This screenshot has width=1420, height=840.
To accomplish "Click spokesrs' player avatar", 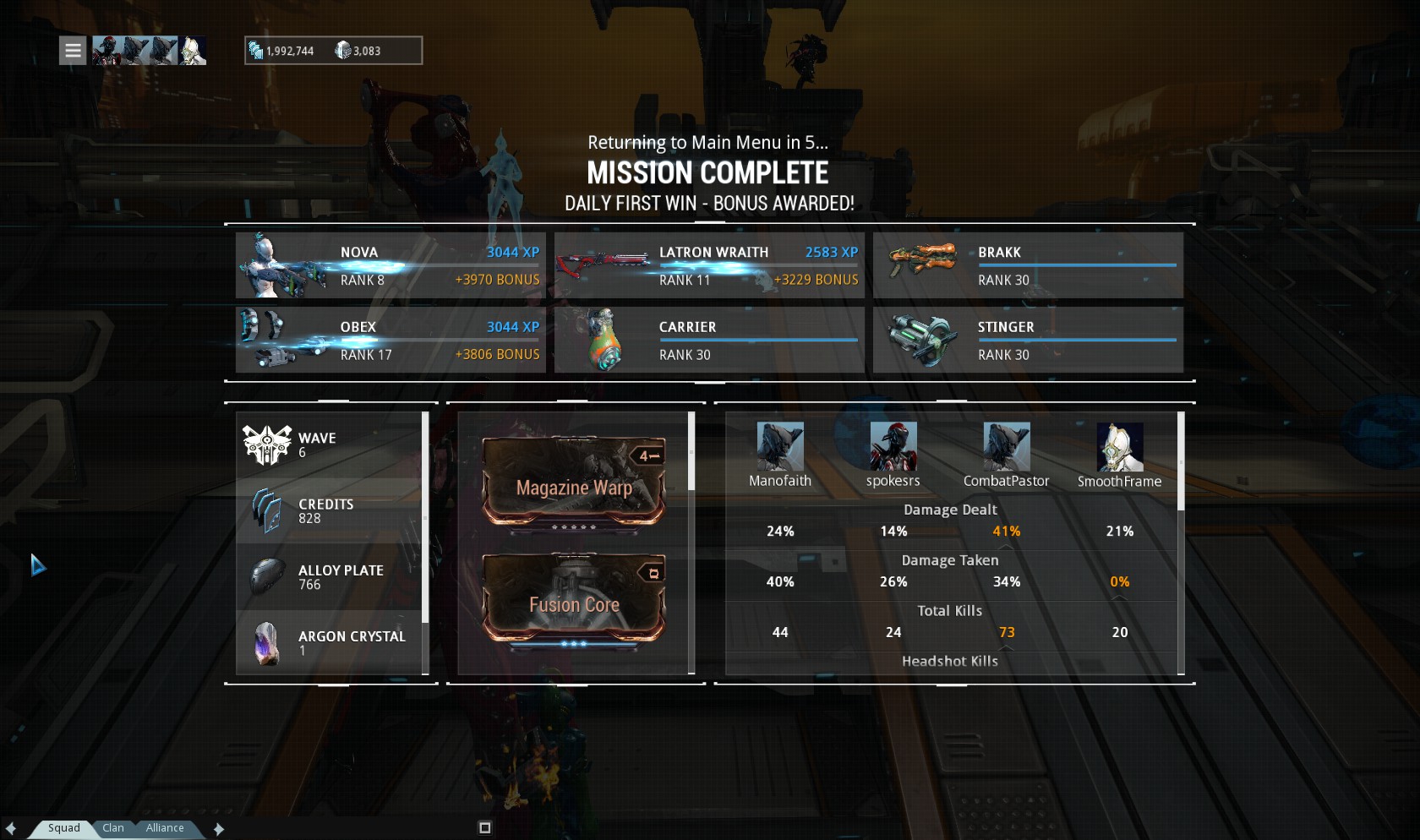I will coord(893,447).
